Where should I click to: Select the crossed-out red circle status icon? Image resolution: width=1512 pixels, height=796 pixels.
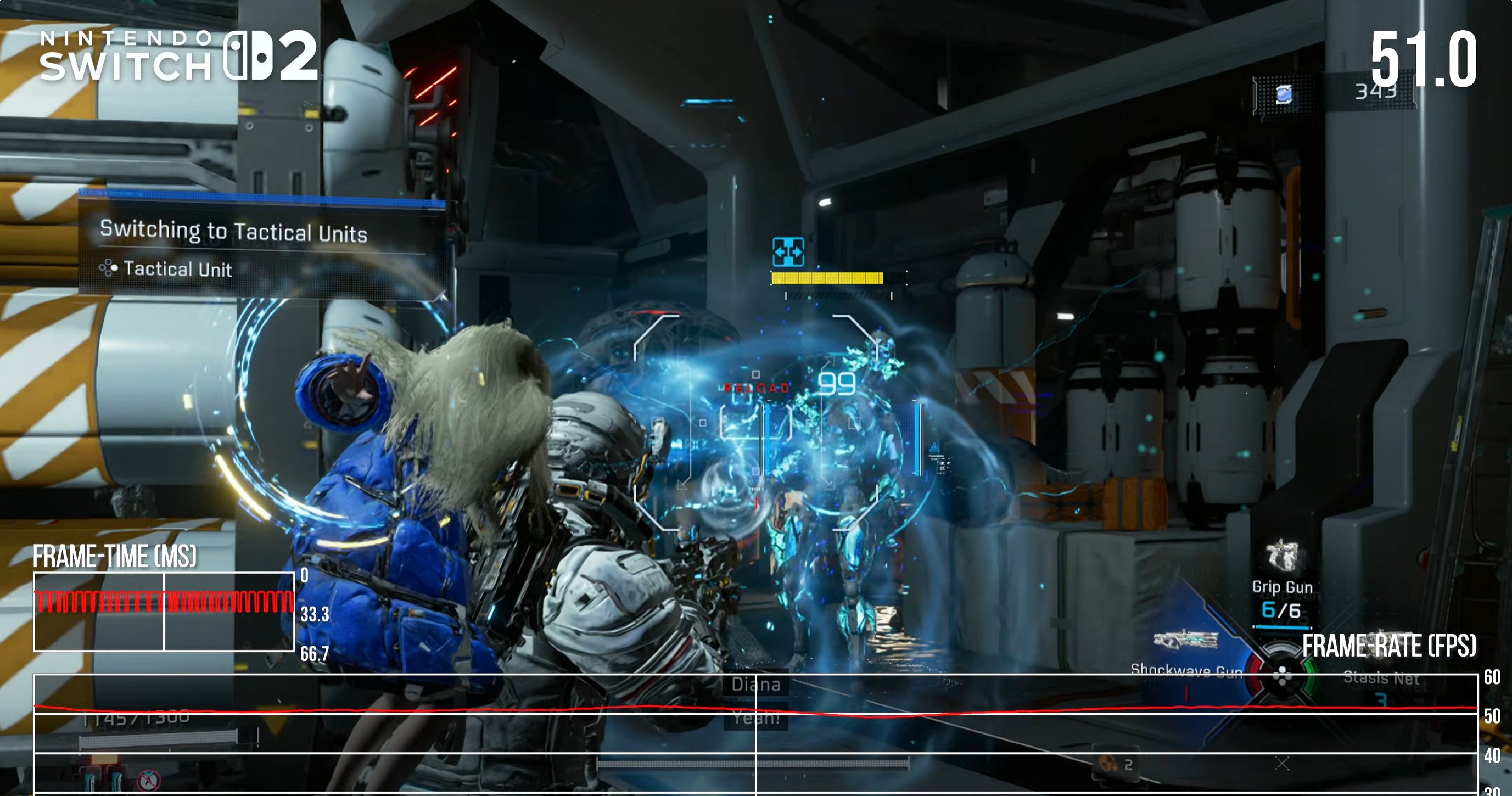coord(148,780)
